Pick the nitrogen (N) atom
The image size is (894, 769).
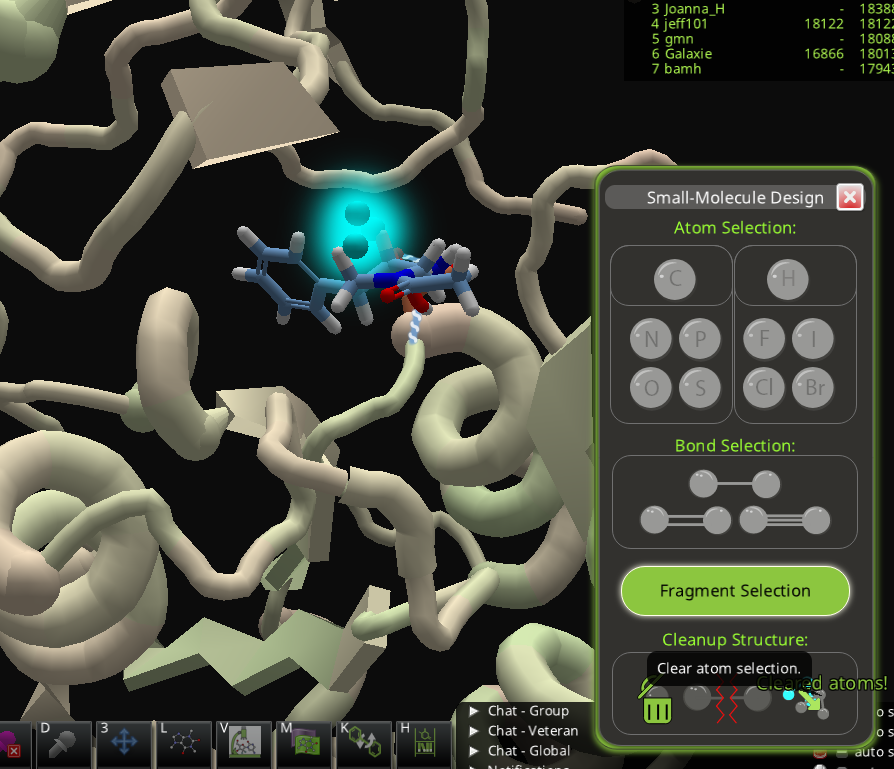click(x=651, y=340)
